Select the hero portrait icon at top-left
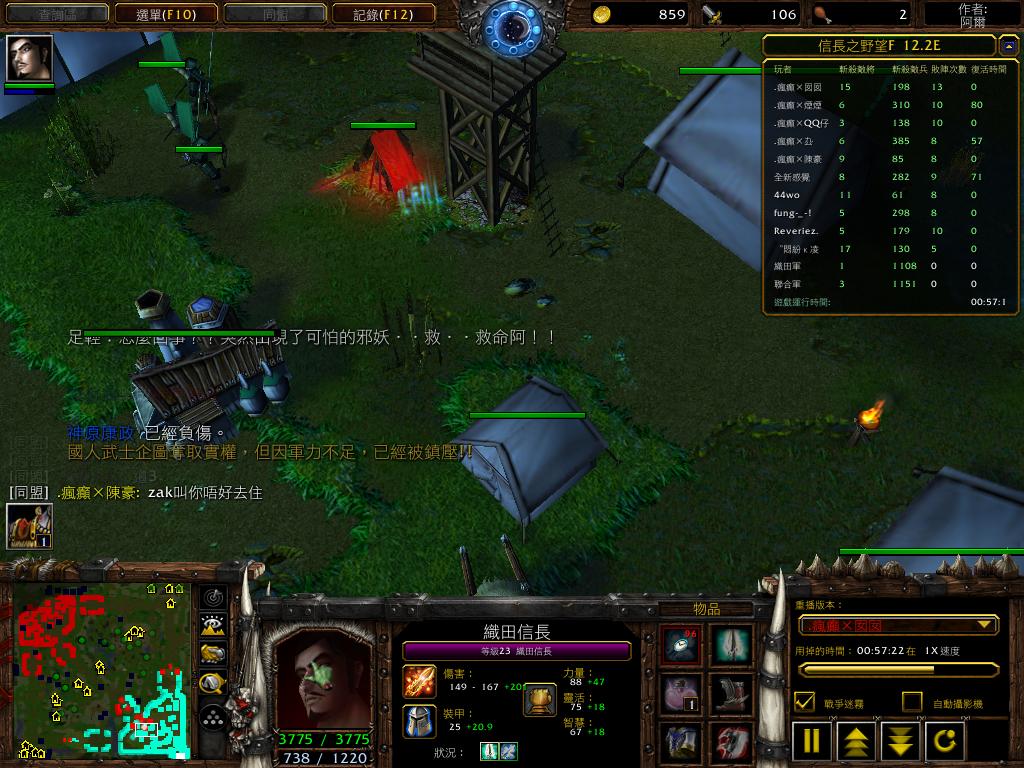1024x768 pixels. click(x=29, y=59)
